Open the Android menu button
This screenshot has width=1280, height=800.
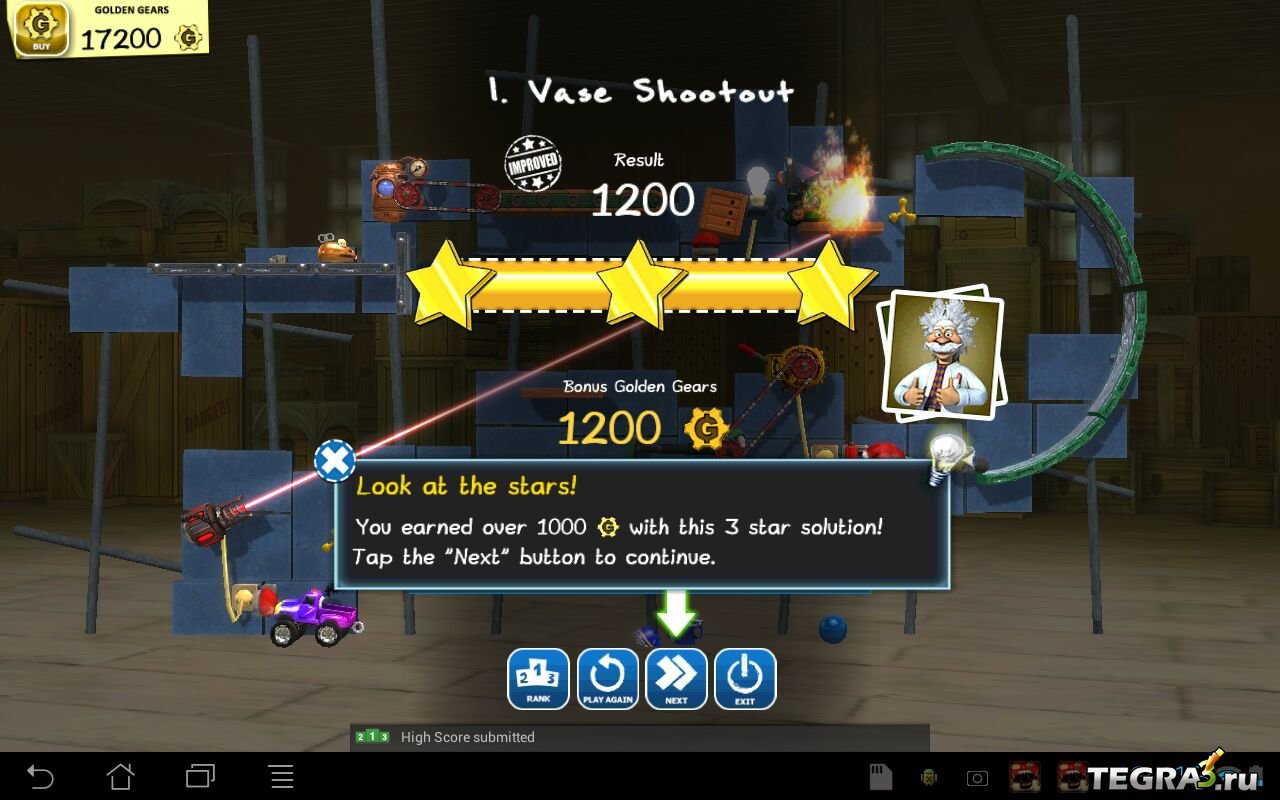[x=281, y=776]
